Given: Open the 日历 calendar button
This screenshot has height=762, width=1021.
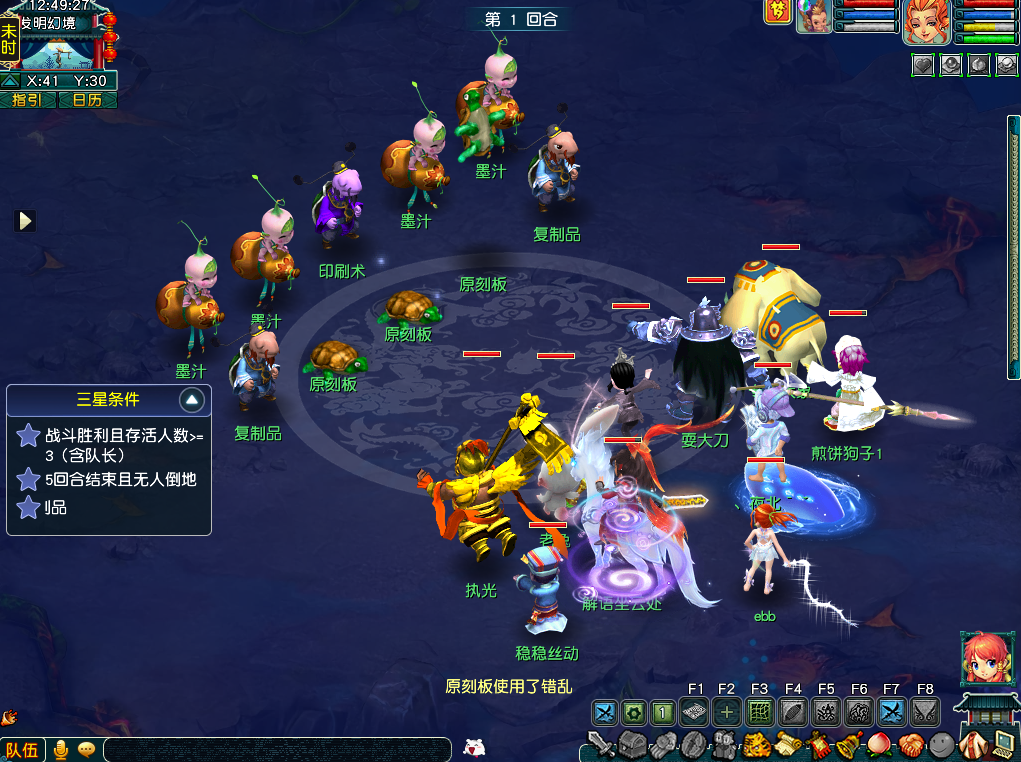Looking at the screenshot, I should click(88, 100).
